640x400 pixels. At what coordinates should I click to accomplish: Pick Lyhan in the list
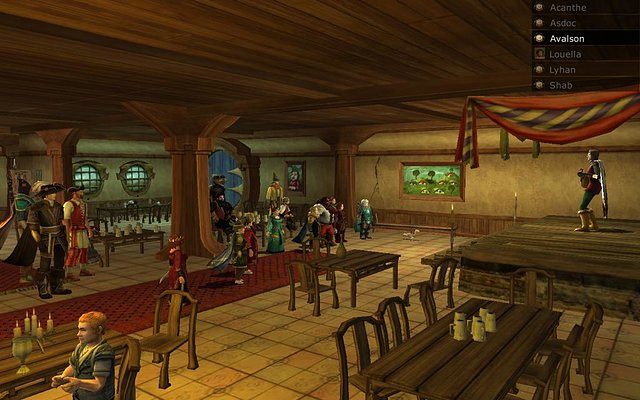tap(563, 70)
